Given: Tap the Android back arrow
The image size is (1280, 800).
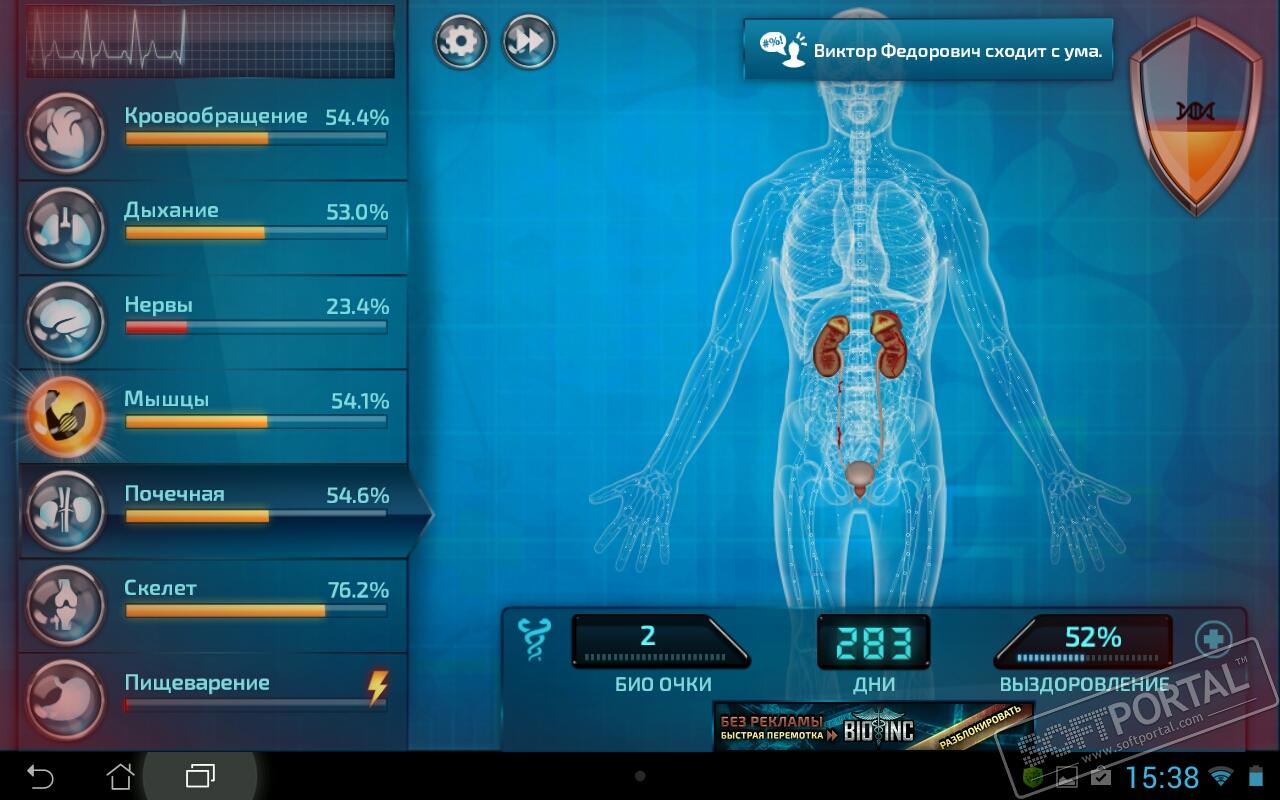Looking at the screenshot, I should [40, 775].
